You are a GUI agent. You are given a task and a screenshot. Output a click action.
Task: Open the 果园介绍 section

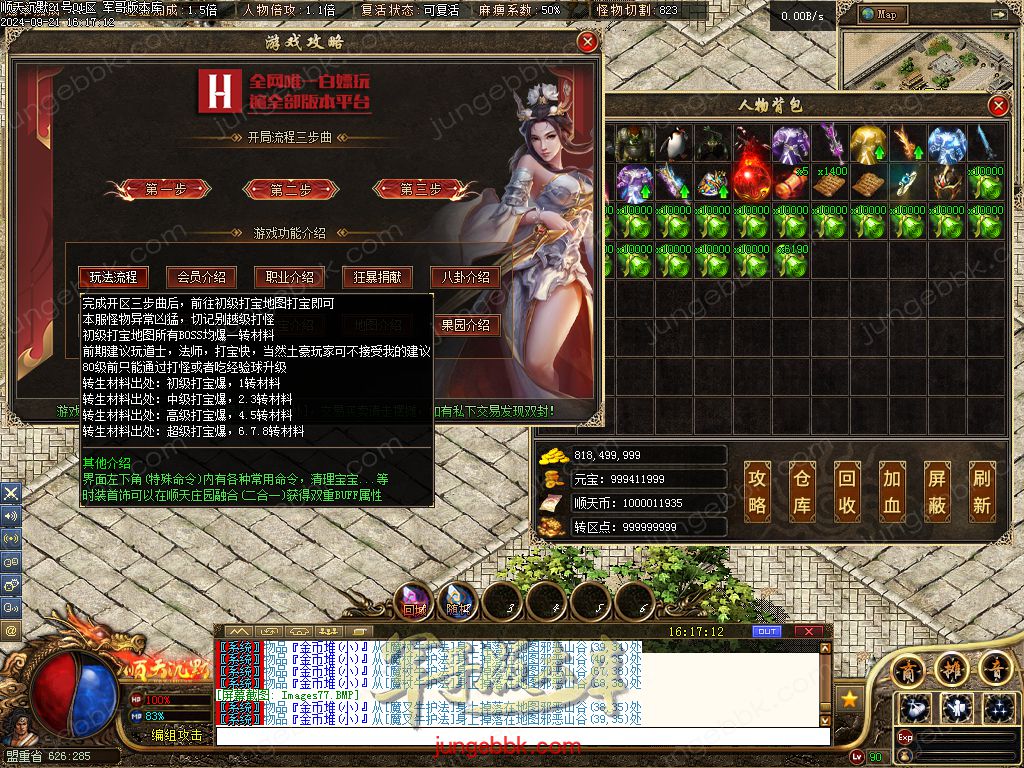[x=466, y=325]
